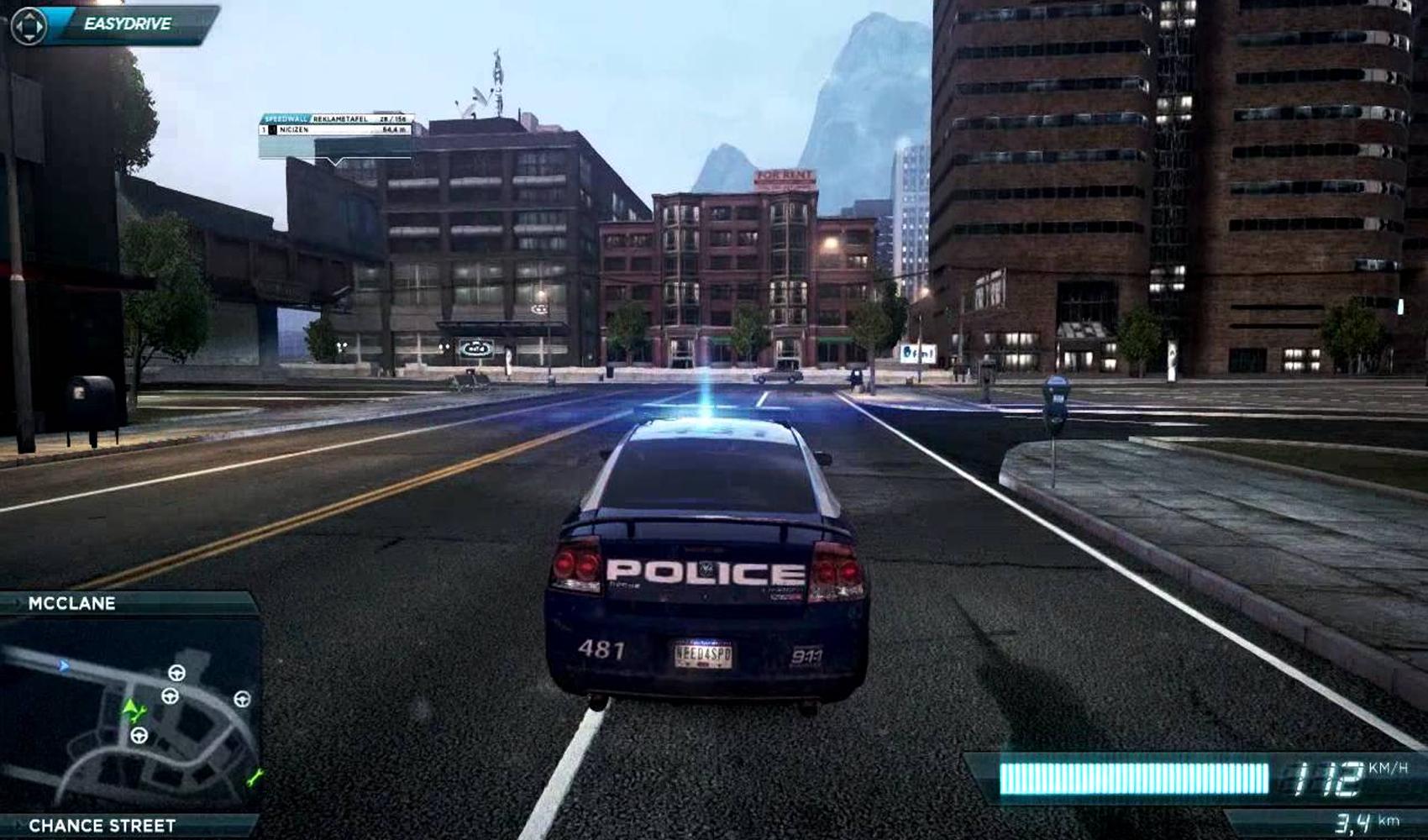Expand the chevron beside MCCLANE label

point(18,601)
